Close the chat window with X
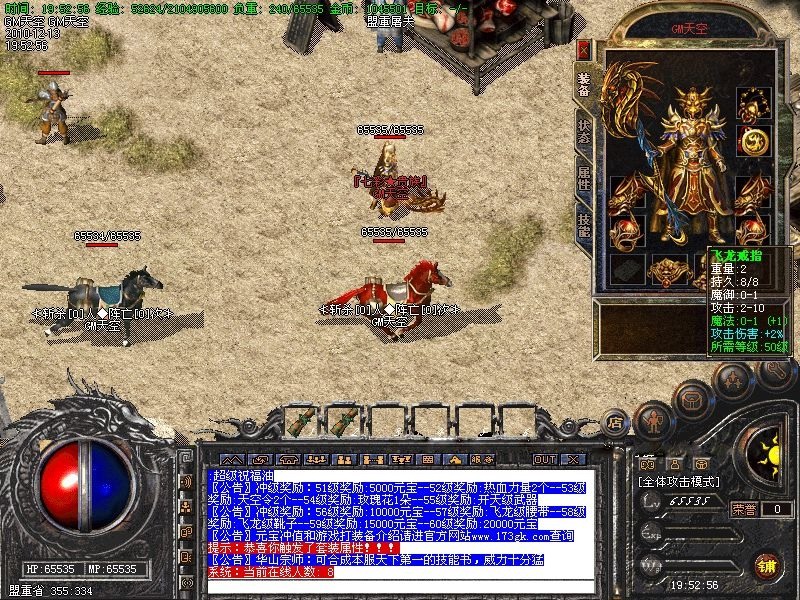This screenshot has width=800, height=600. 573,459
